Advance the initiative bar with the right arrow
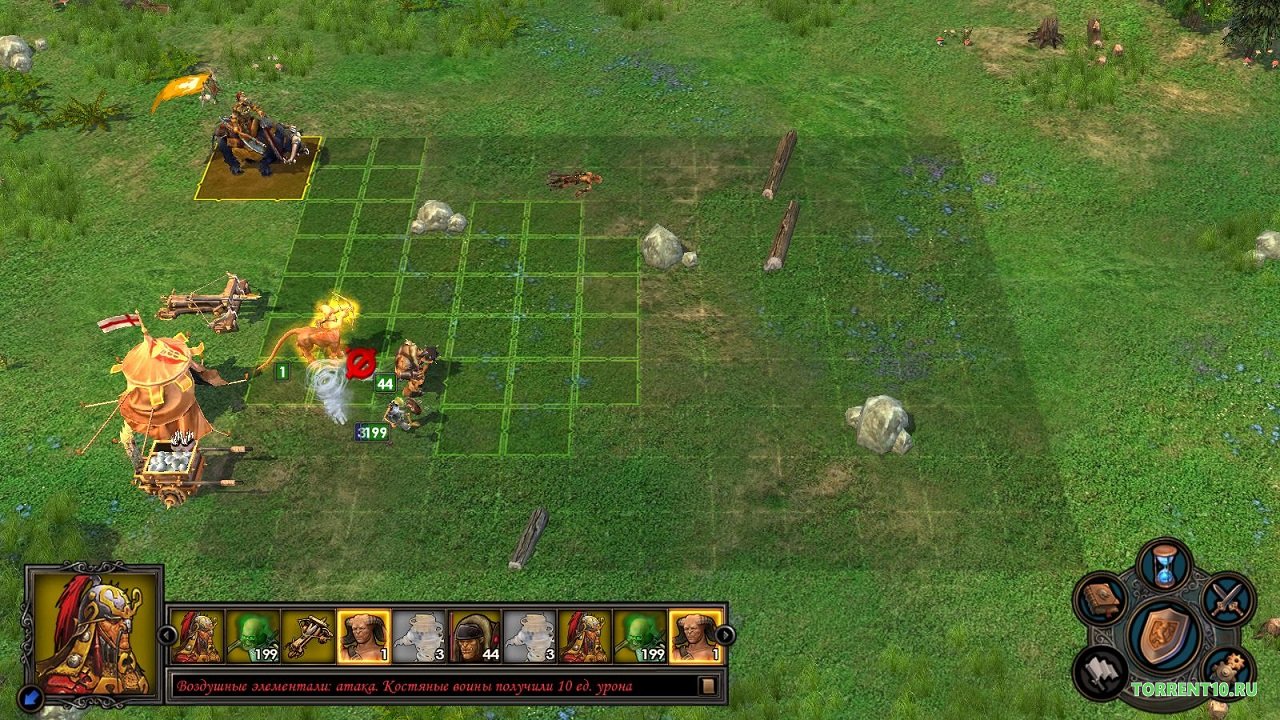This screenshot has width=1280, height=720. click(x=726, y=635)
